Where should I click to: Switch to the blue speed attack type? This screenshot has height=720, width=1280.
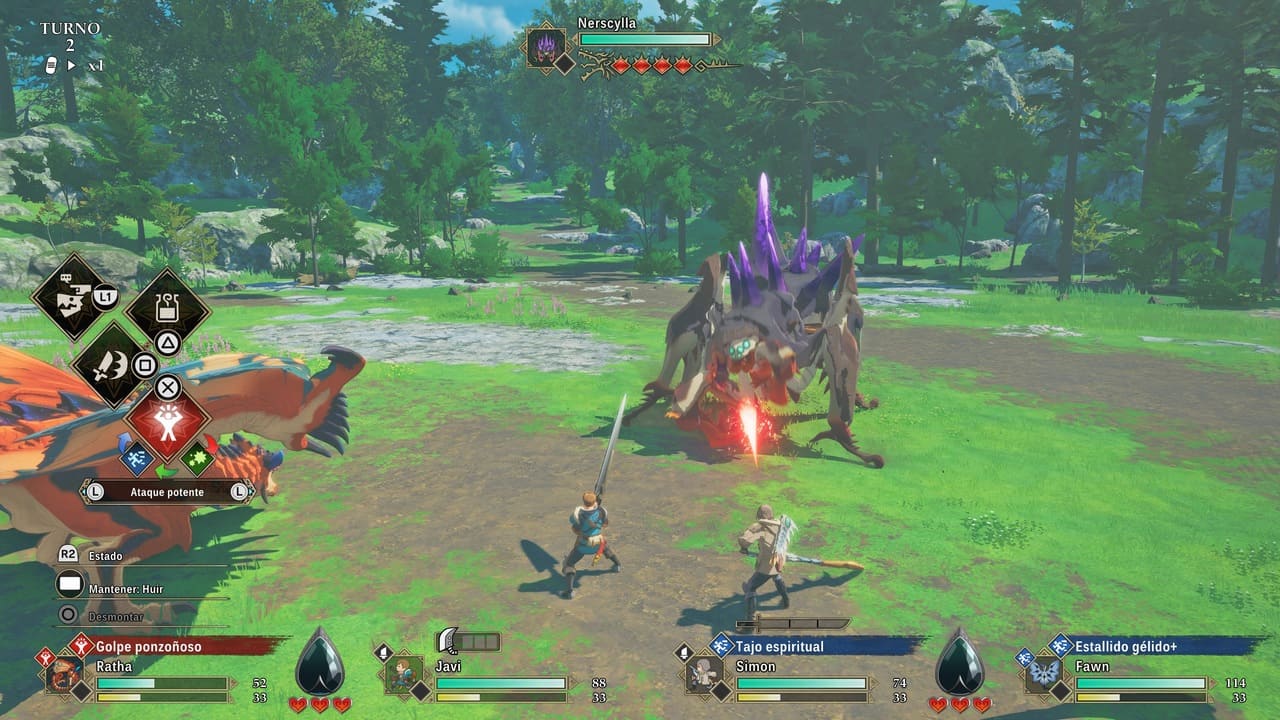(x=136, y=457)
